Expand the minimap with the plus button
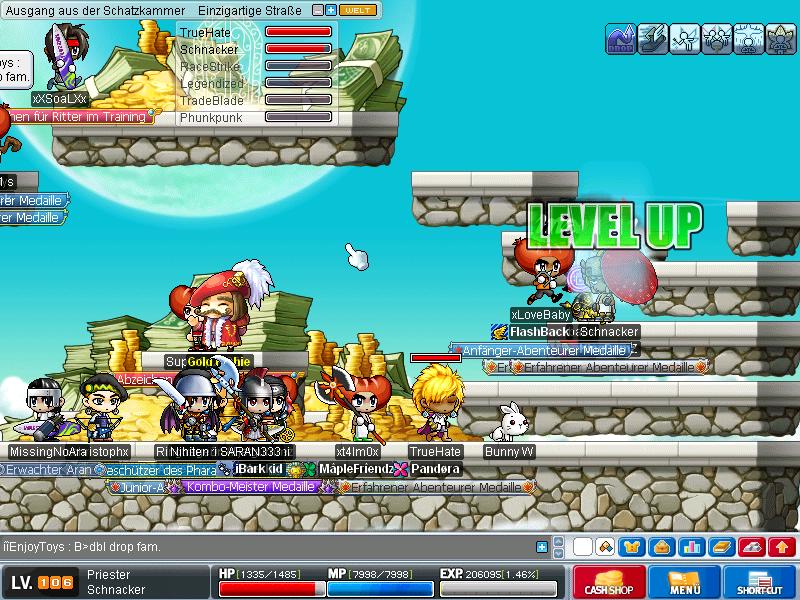The width and height of the screenshot is (800, 600). [x=331, y=10]
